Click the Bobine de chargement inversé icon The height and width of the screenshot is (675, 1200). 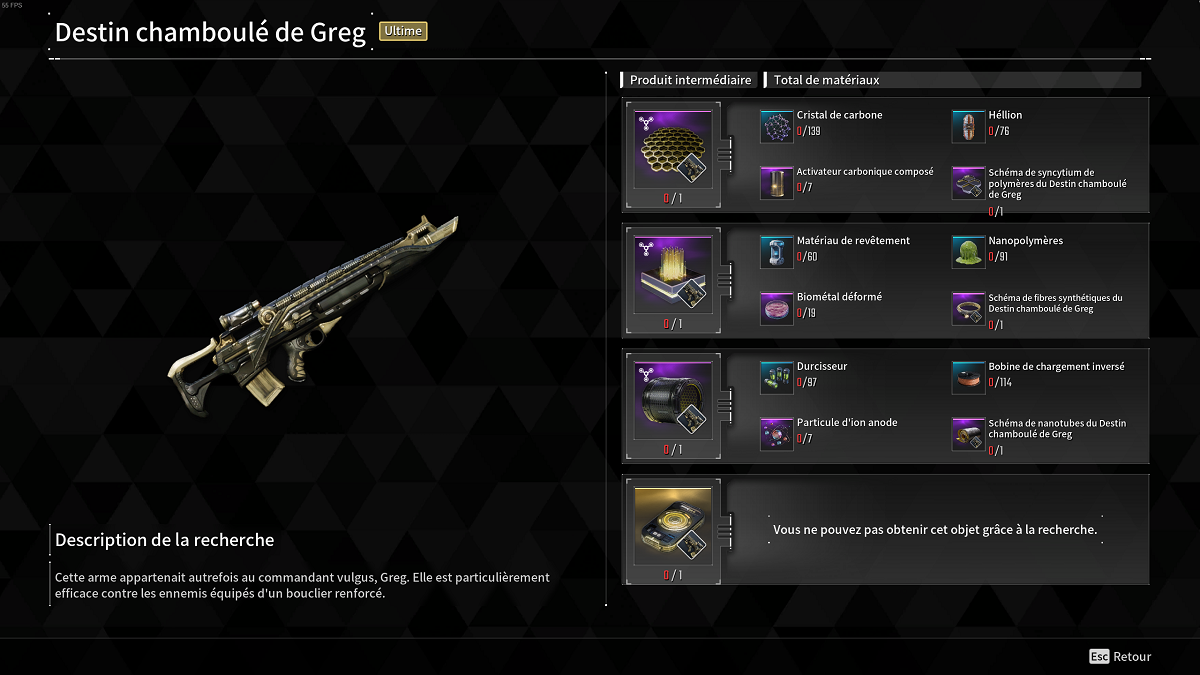968,378
